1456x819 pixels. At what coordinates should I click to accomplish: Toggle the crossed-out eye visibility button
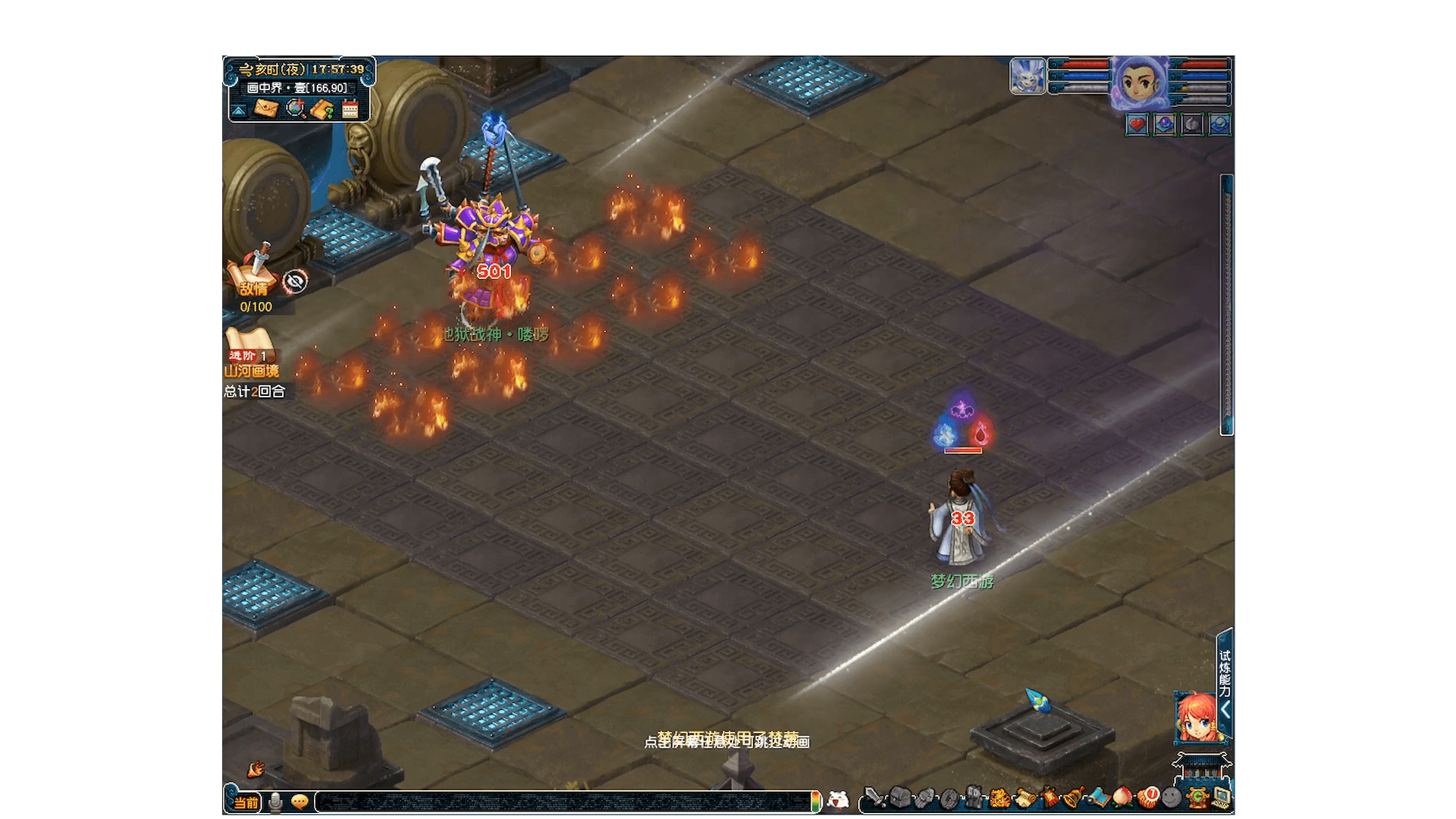click(295, 282)
